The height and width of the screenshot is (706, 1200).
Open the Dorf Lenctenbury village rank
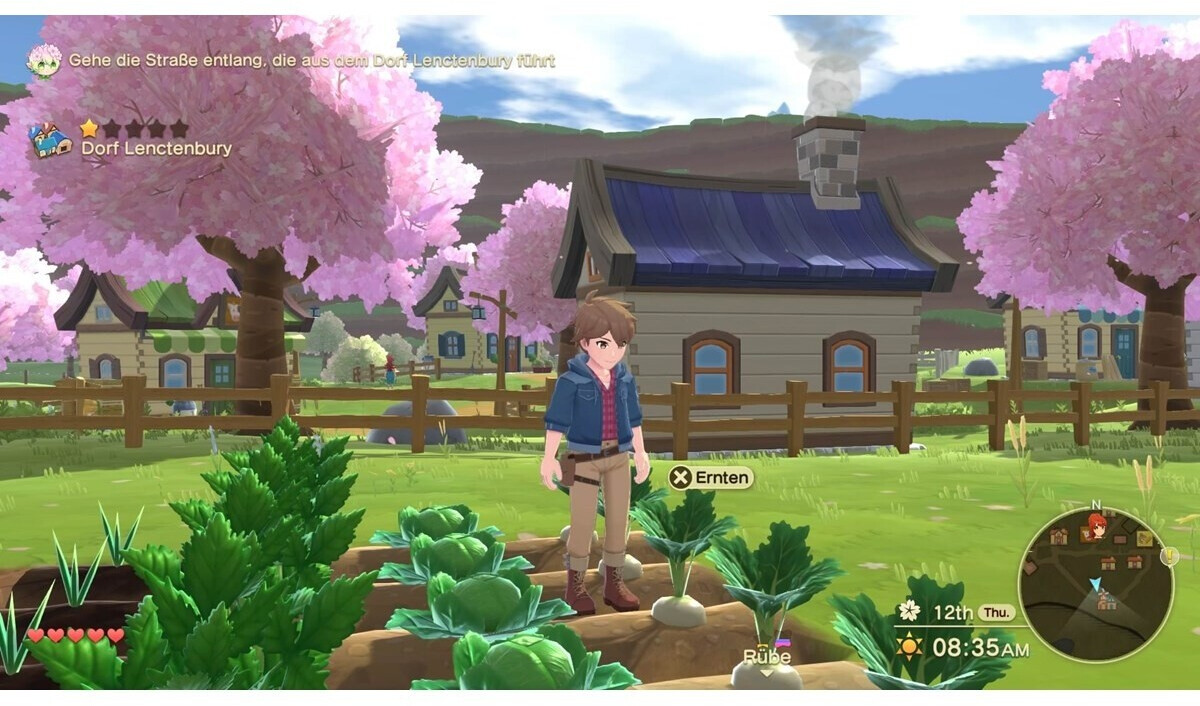134,129
